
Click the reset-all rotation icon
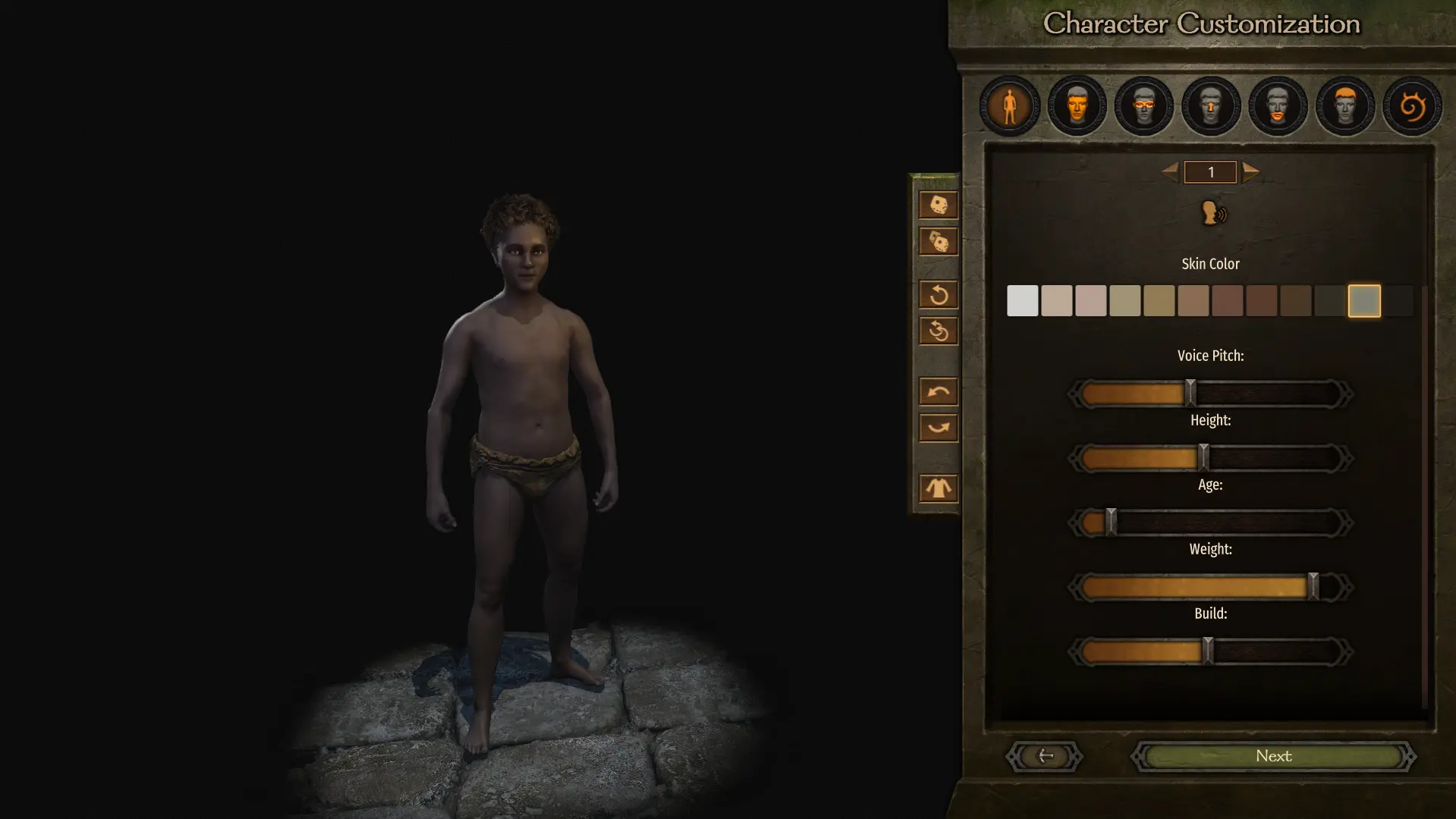pos(938,330)
